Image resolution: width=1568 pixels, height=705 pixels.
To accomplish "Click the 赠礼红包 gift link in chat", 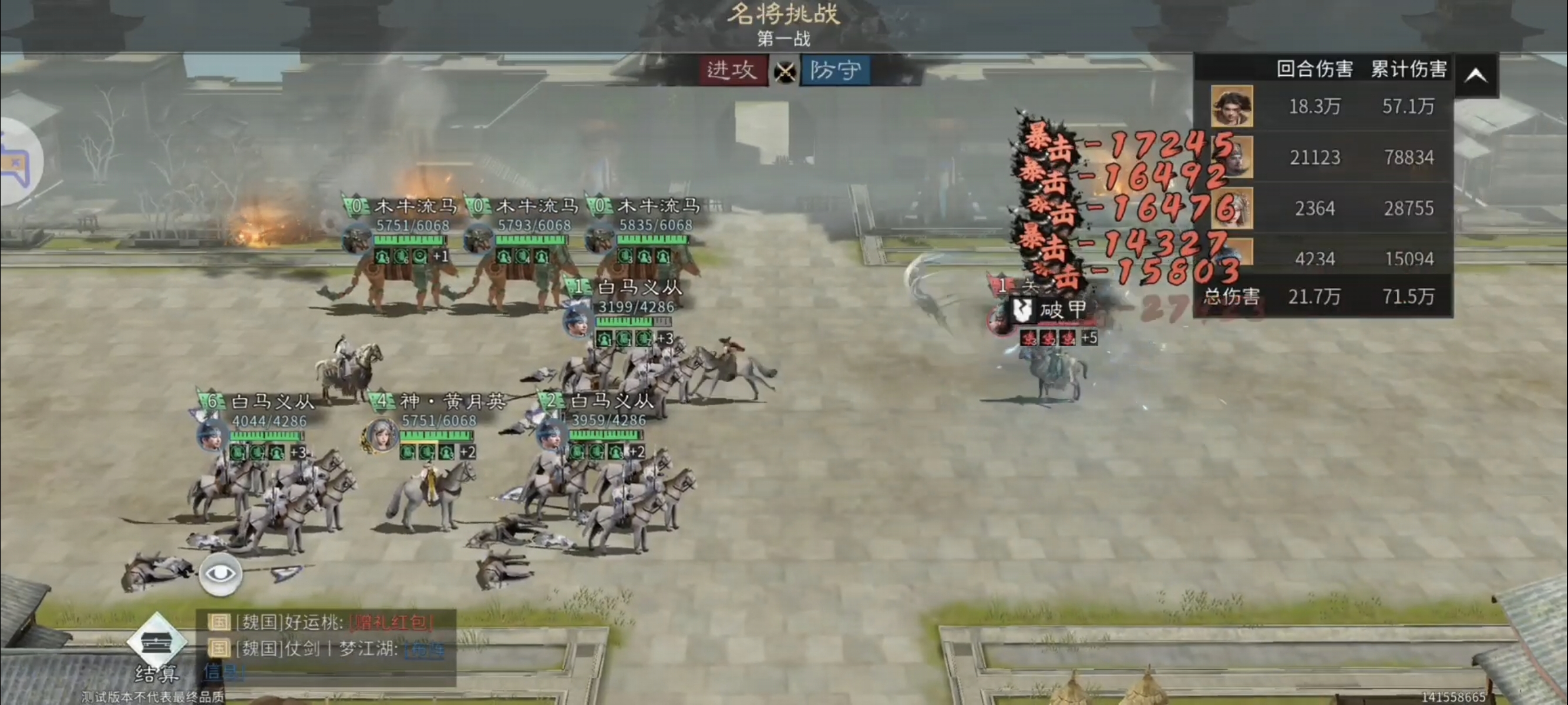I will coord(391,622).
